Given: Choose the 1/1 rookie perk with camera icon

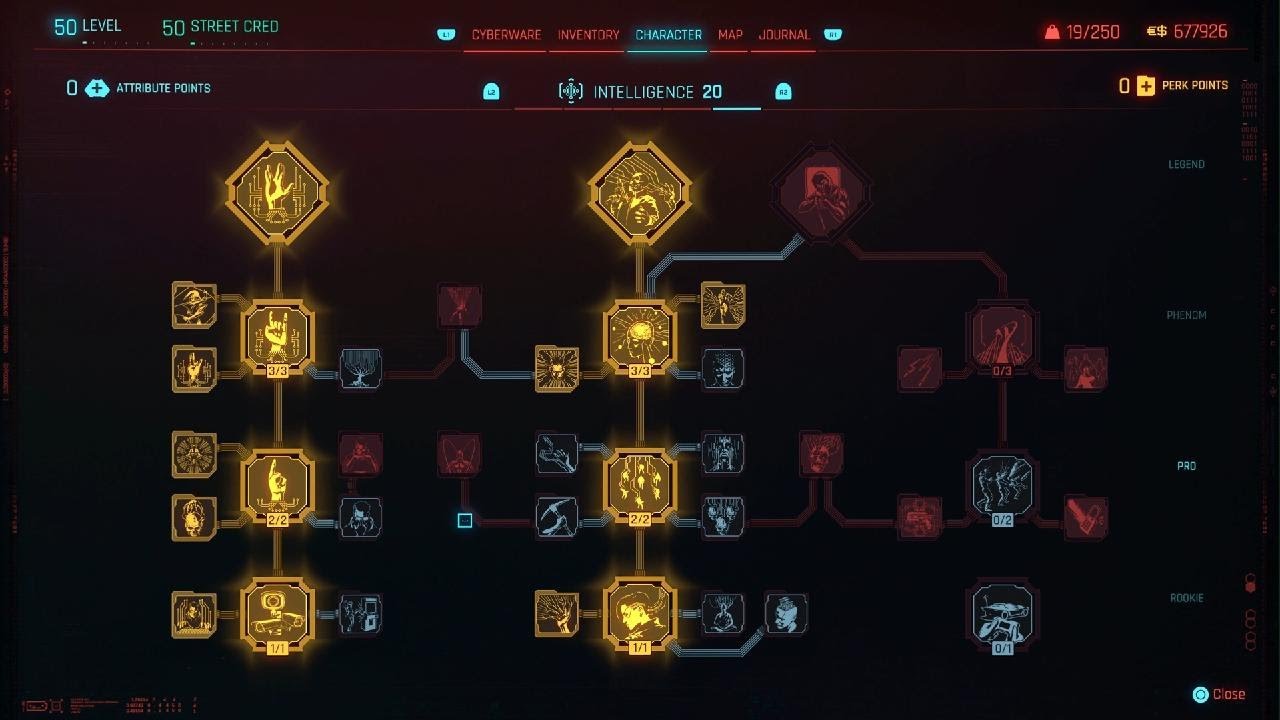Looking at the screenshot, I should (277, 612).
